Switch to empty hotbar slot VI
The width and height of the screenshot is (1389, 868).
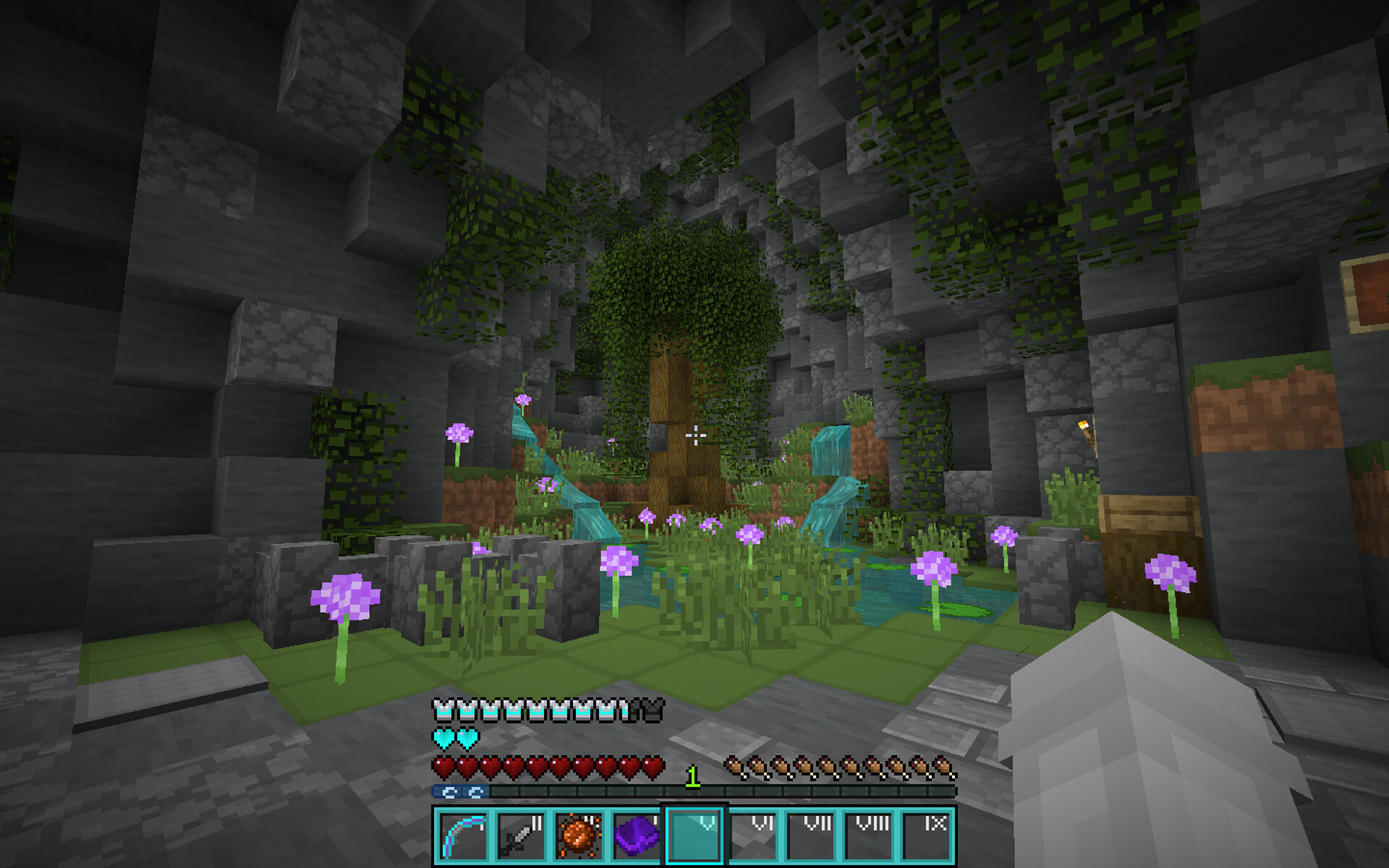tap(752, 835)
